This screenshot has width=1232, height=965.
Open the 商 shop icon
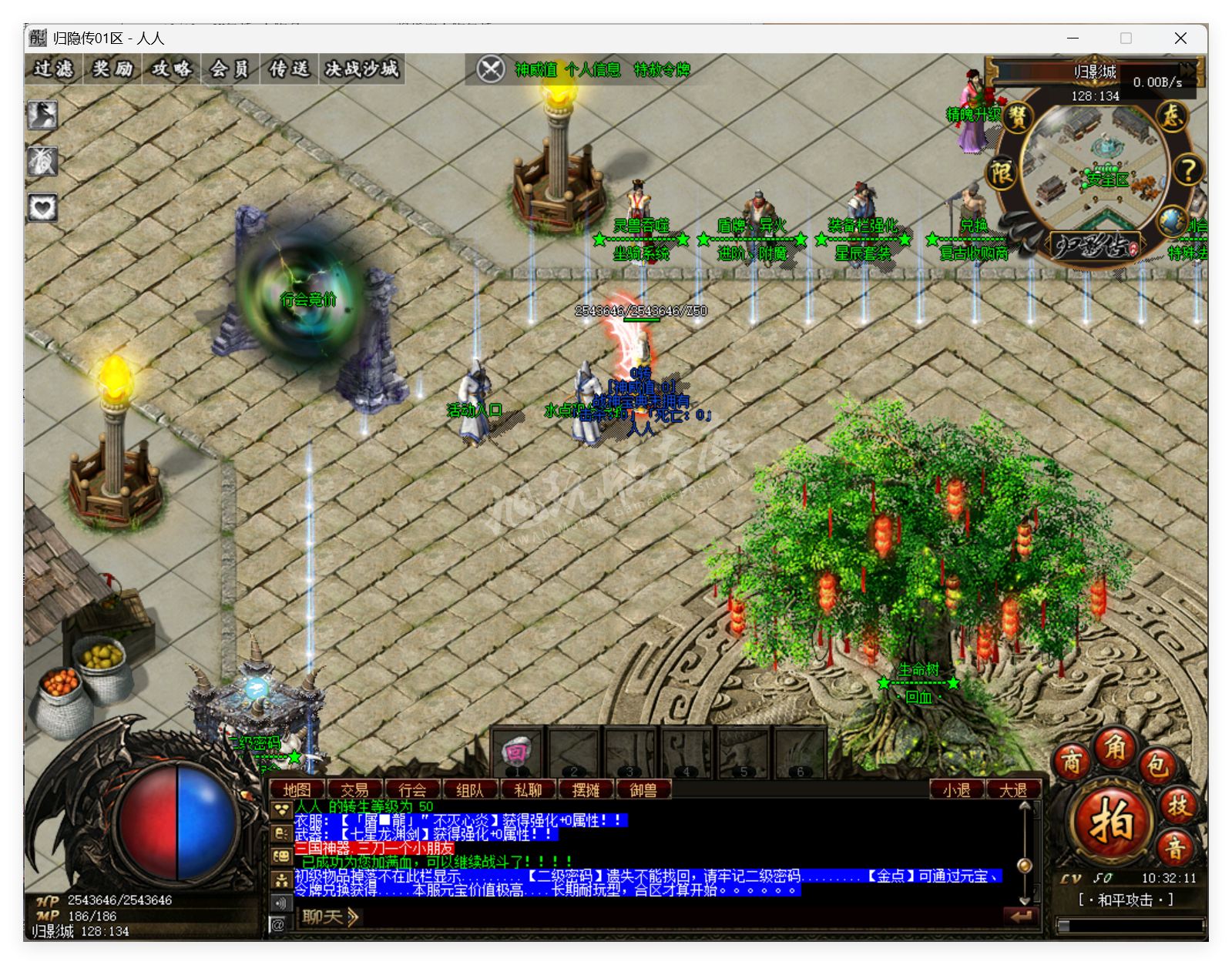tap(1073, 763)
